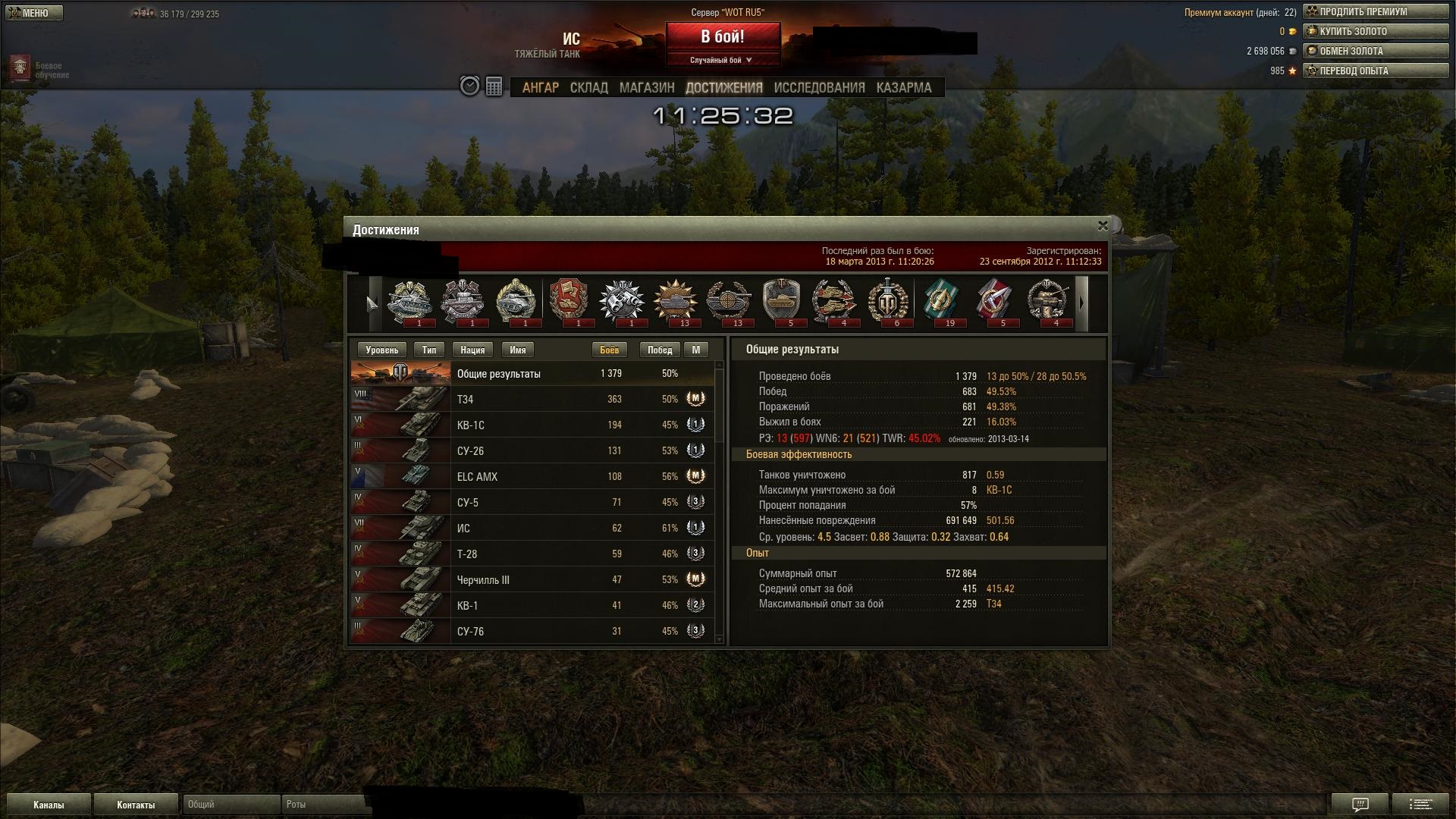Sort tanks by Побед column
This screenshot has width=1456, height=819.
pyautogui.click(x=659, y=350)
